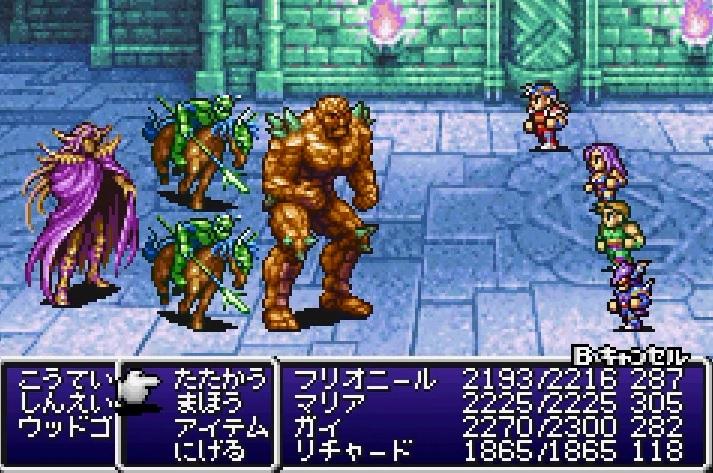The width and height of the screenshot is (713, 473).
Task: Click ガイ in the party status list
Action: [316, 427]
